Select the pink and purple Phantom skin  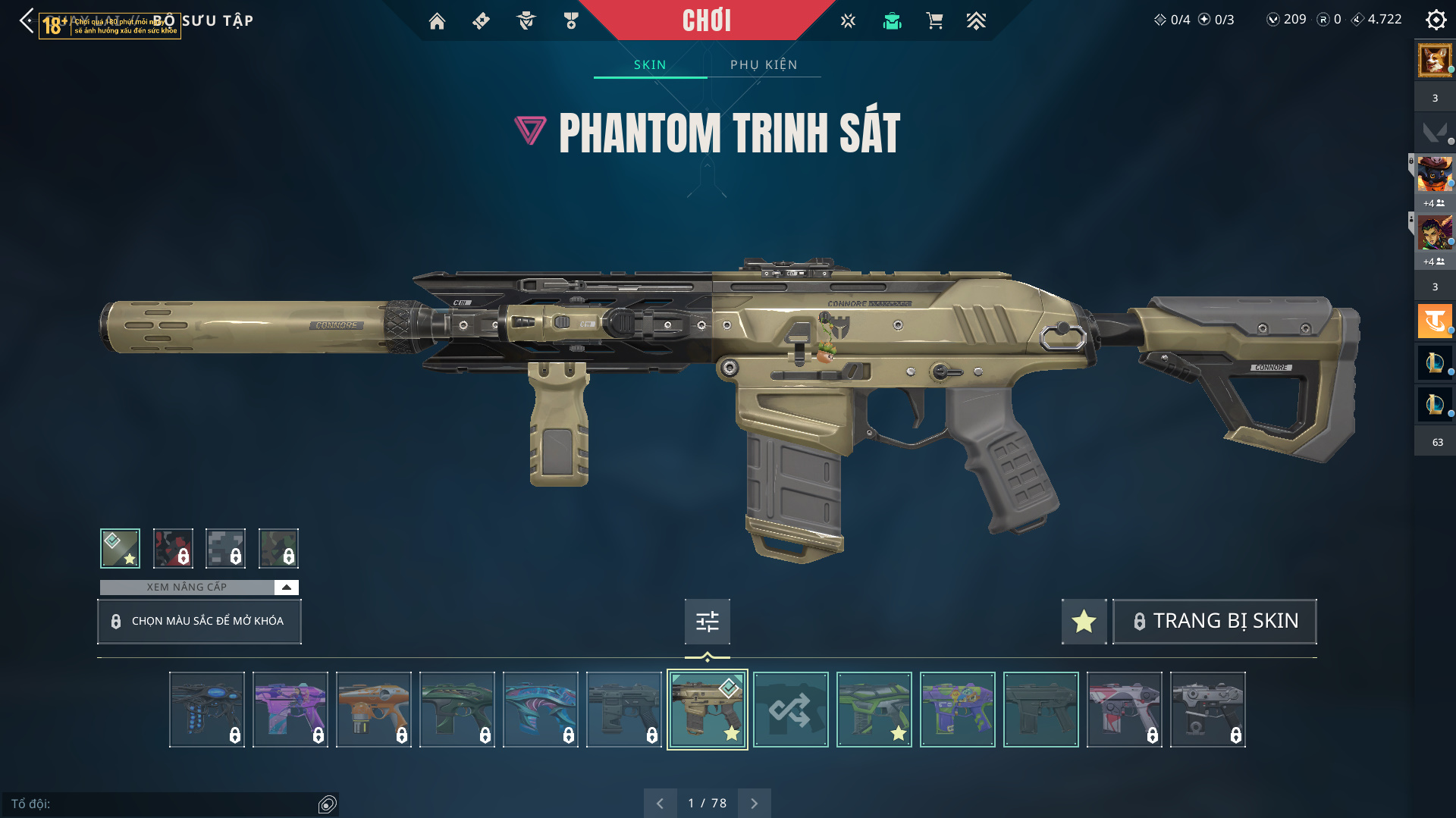tap(290, 710)
